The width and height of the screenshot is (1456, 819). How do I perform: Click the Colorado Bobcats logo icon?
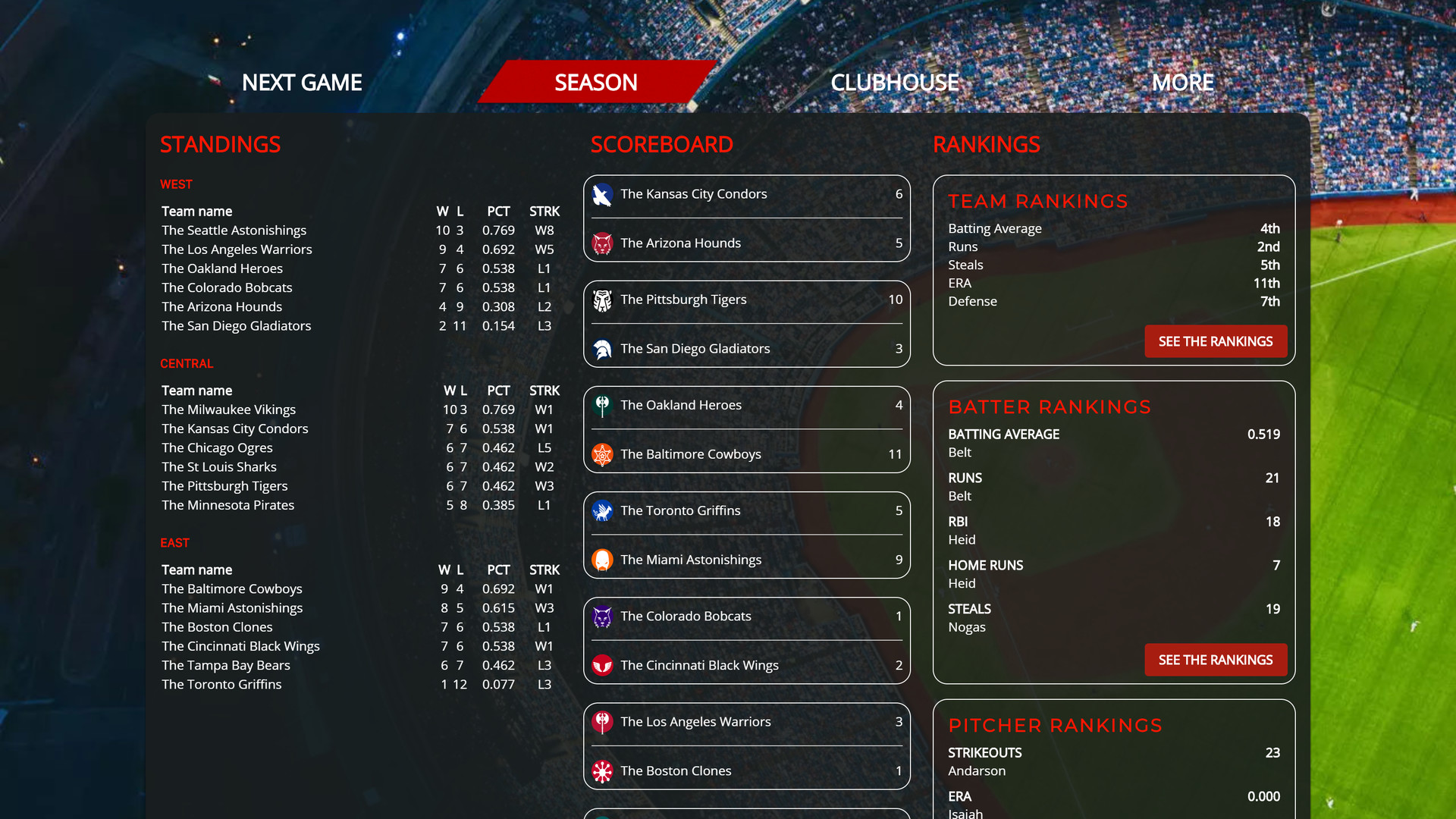pyautogui.click(x=602, y=616)
